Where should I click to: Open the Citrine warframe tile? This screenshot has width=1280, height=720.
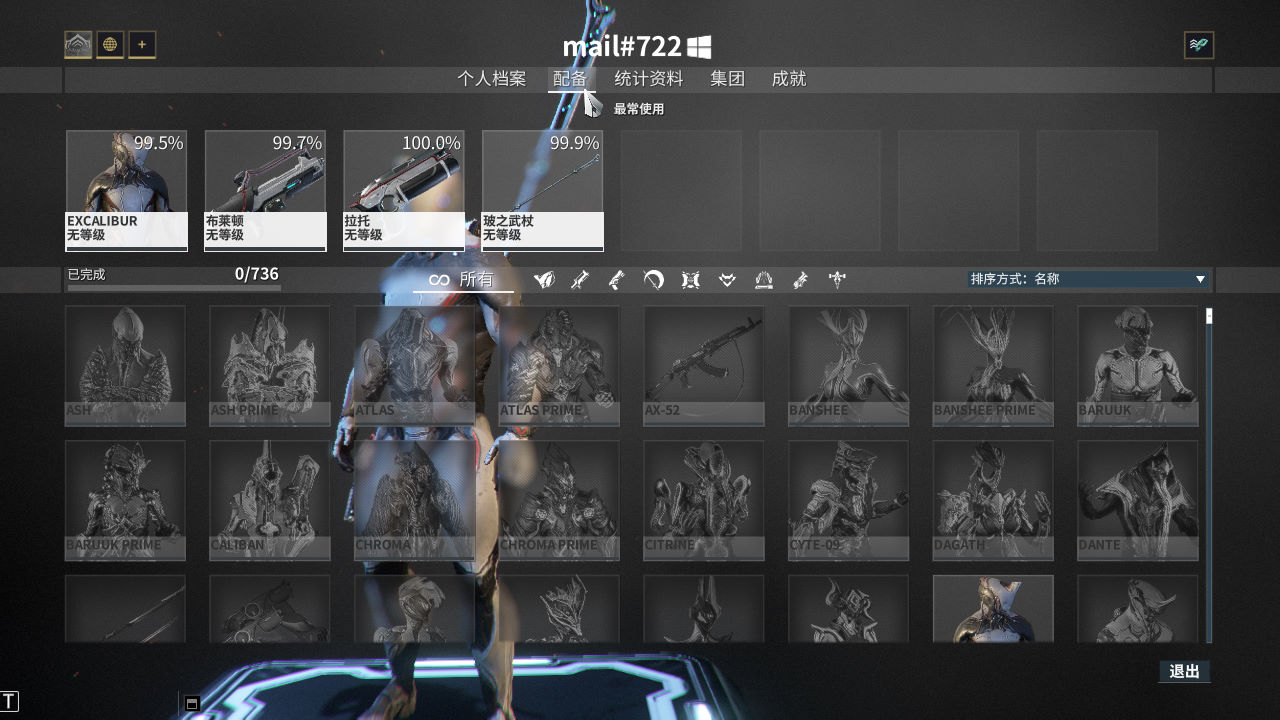click(703, 500)
